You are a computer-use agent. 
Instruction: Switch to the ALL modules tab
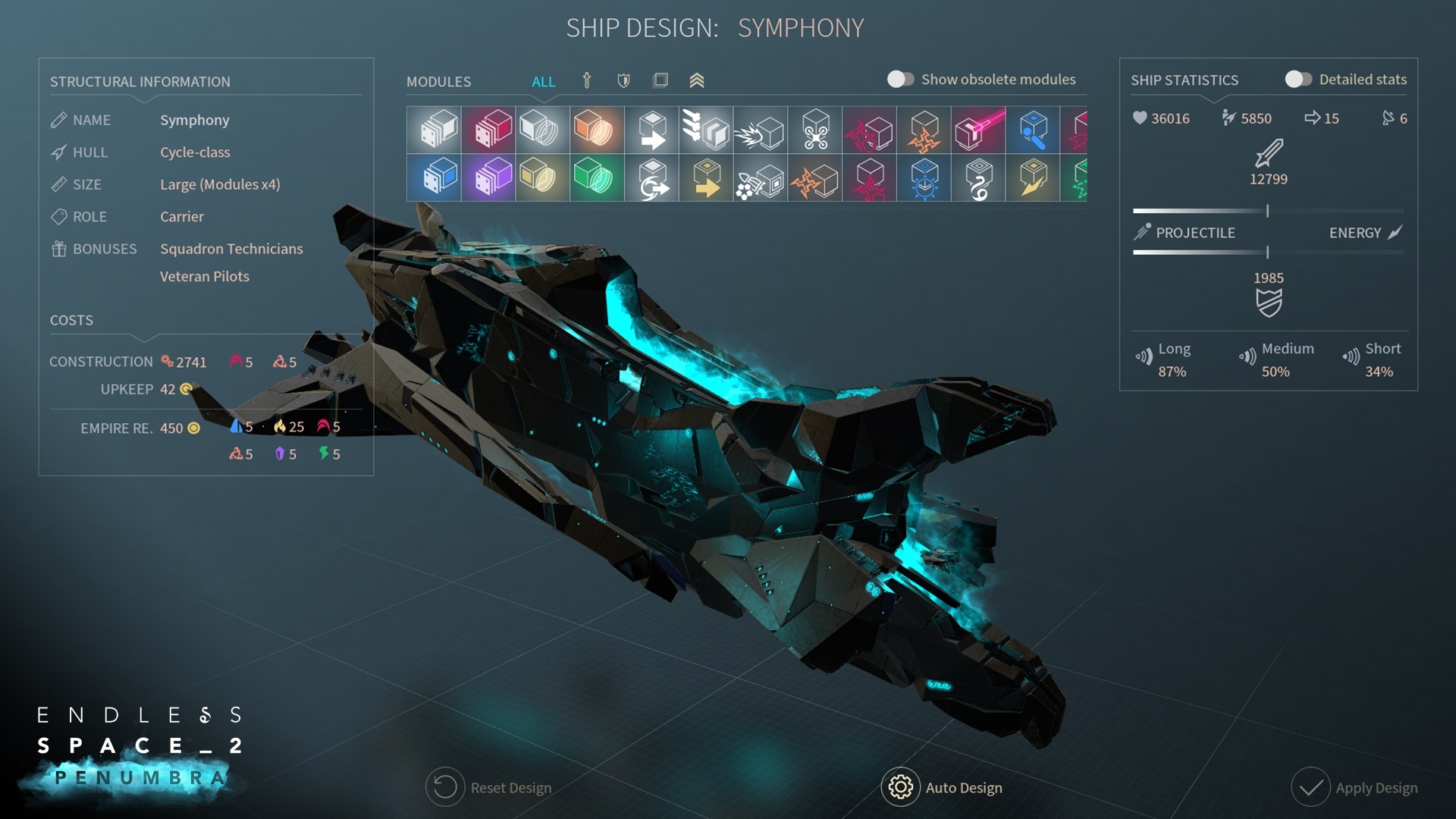click(543, 81)
